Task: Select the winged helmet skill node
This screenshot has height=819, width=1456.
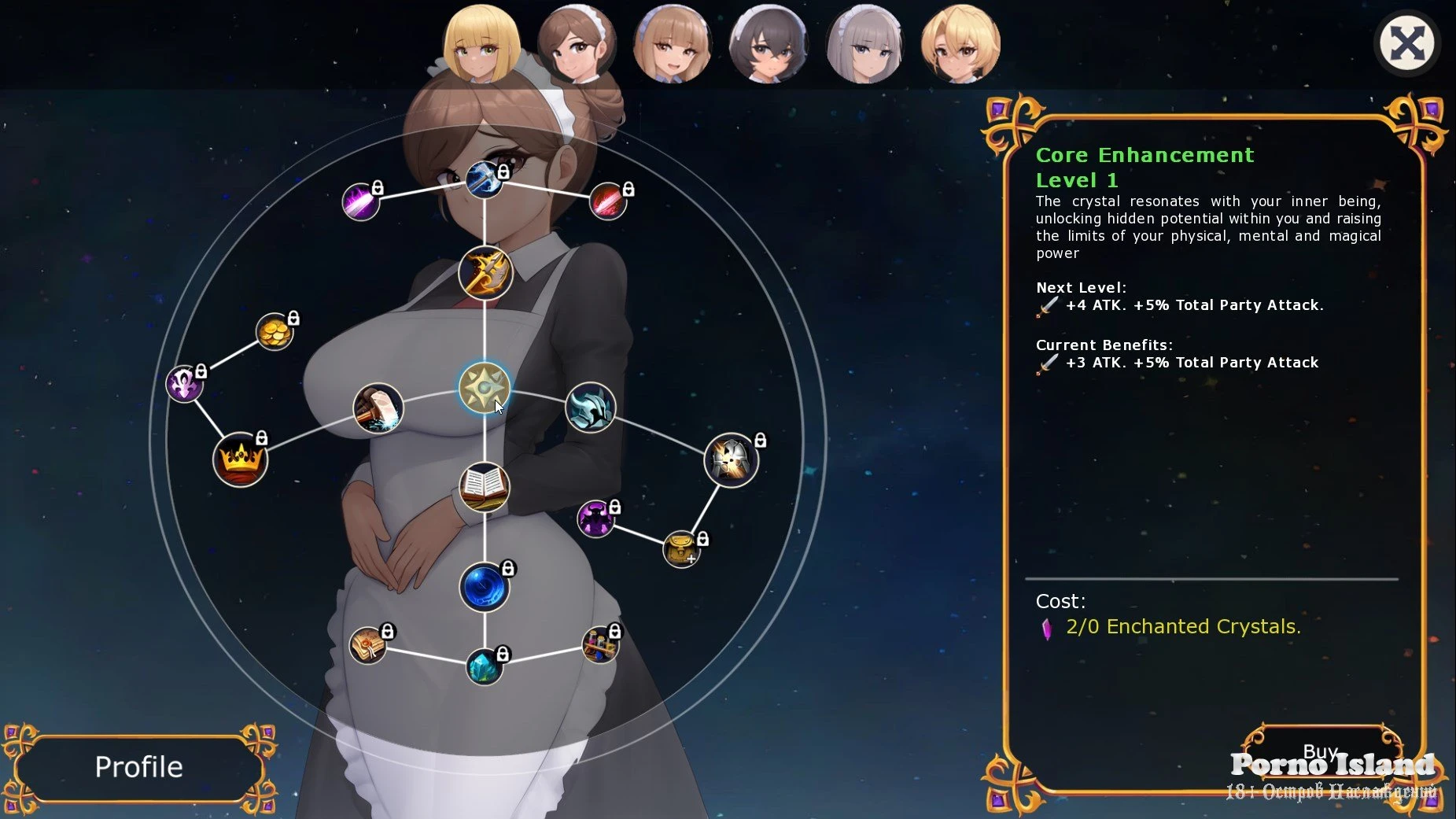Action: click(x=590, y=408)
